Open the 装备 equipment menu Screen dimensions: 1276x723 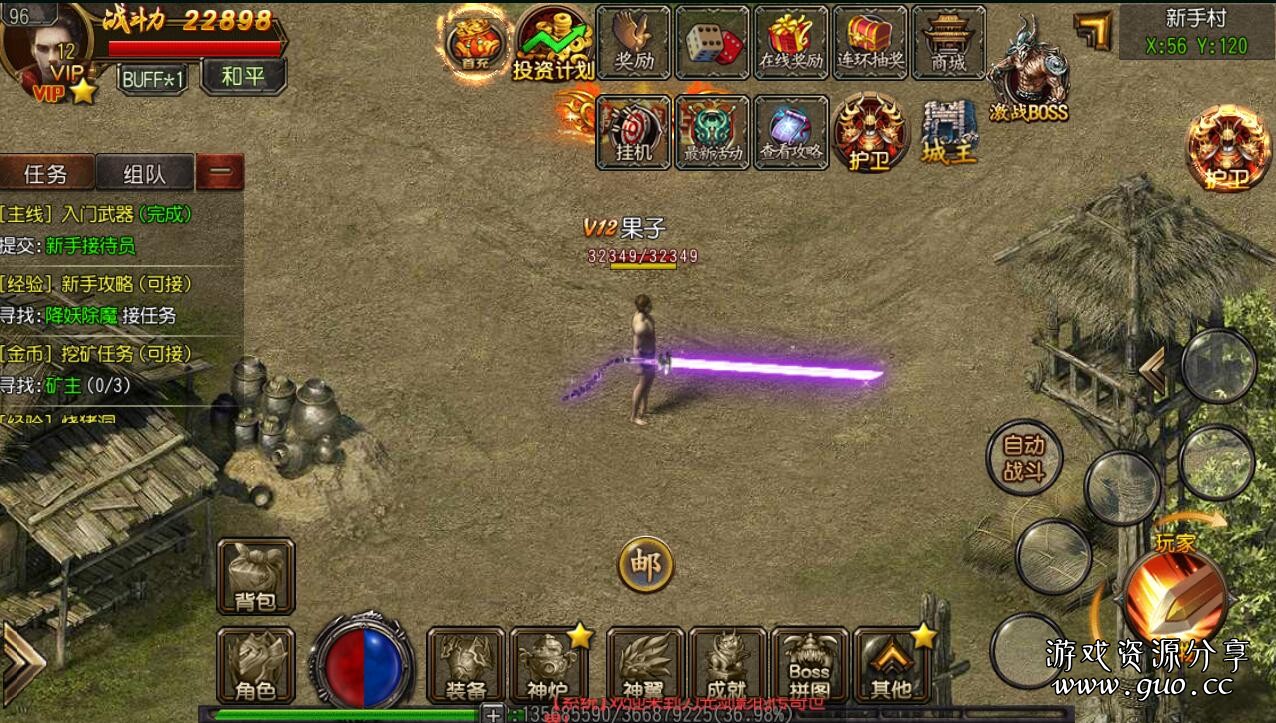(466, 665)
